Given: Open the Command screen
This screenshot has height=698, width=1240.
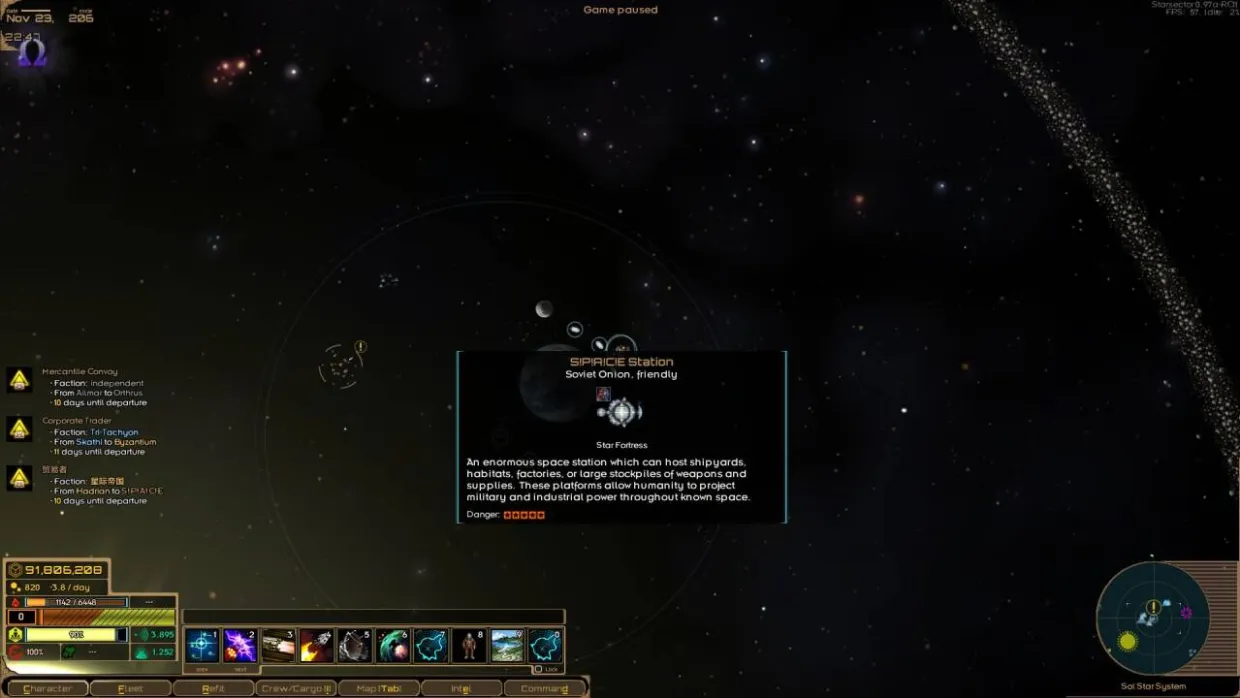Looking at the screenshot, I should [x=544, y=688].
